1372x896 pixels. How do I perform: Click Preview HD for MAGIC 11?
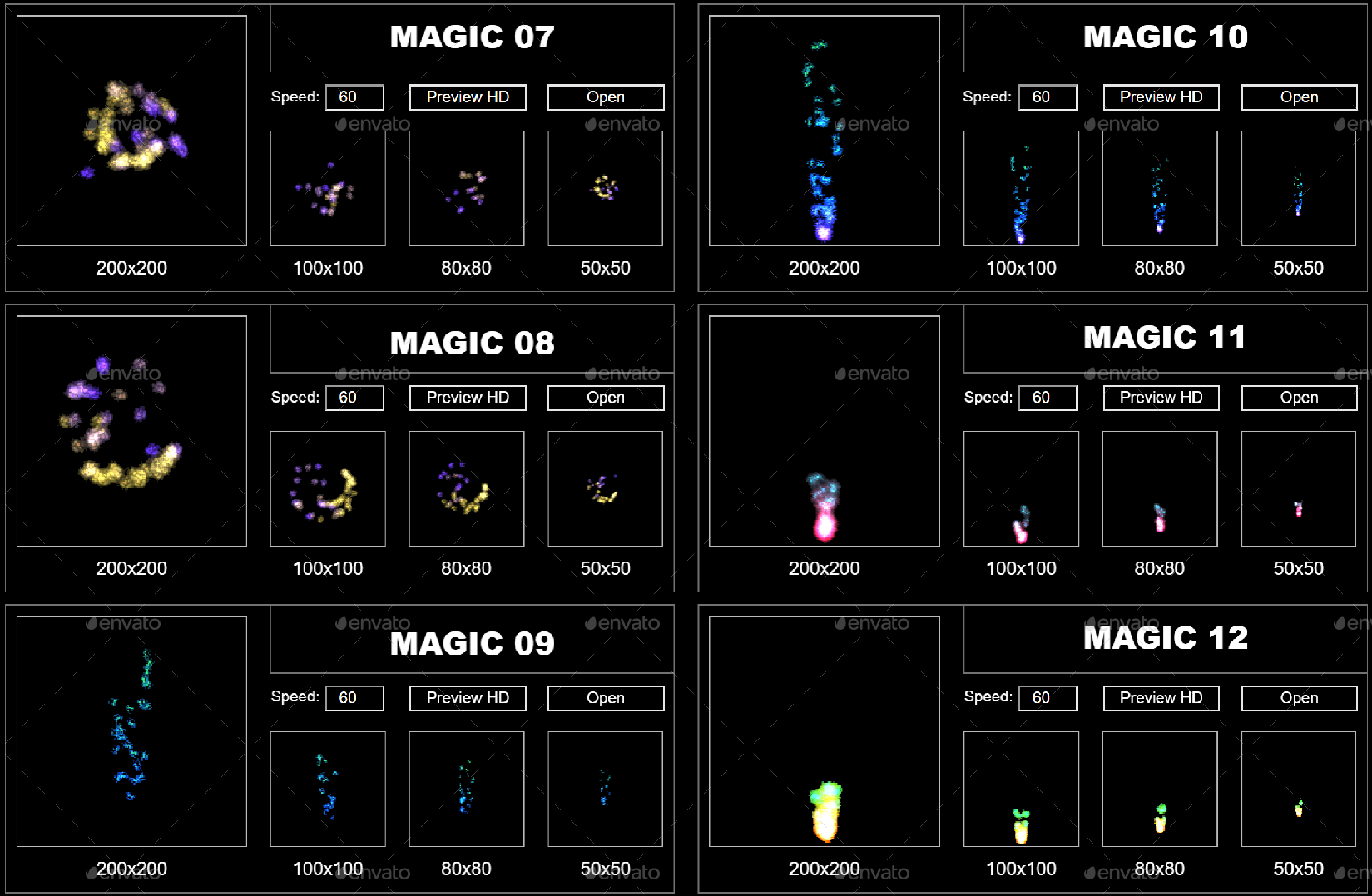pos(1161,397)
